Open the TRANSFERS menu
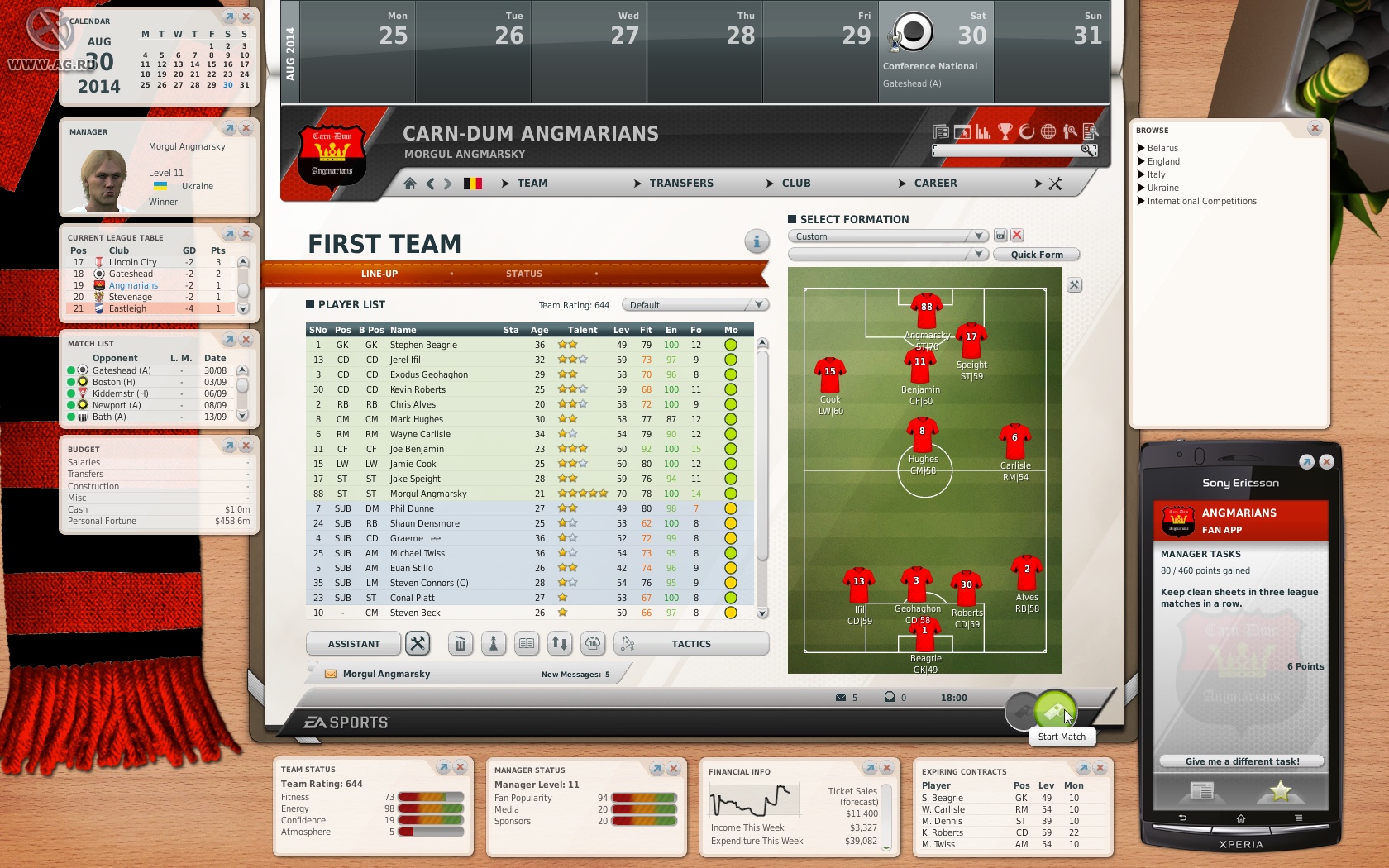 pyautogui.click(x=681, y=183)
